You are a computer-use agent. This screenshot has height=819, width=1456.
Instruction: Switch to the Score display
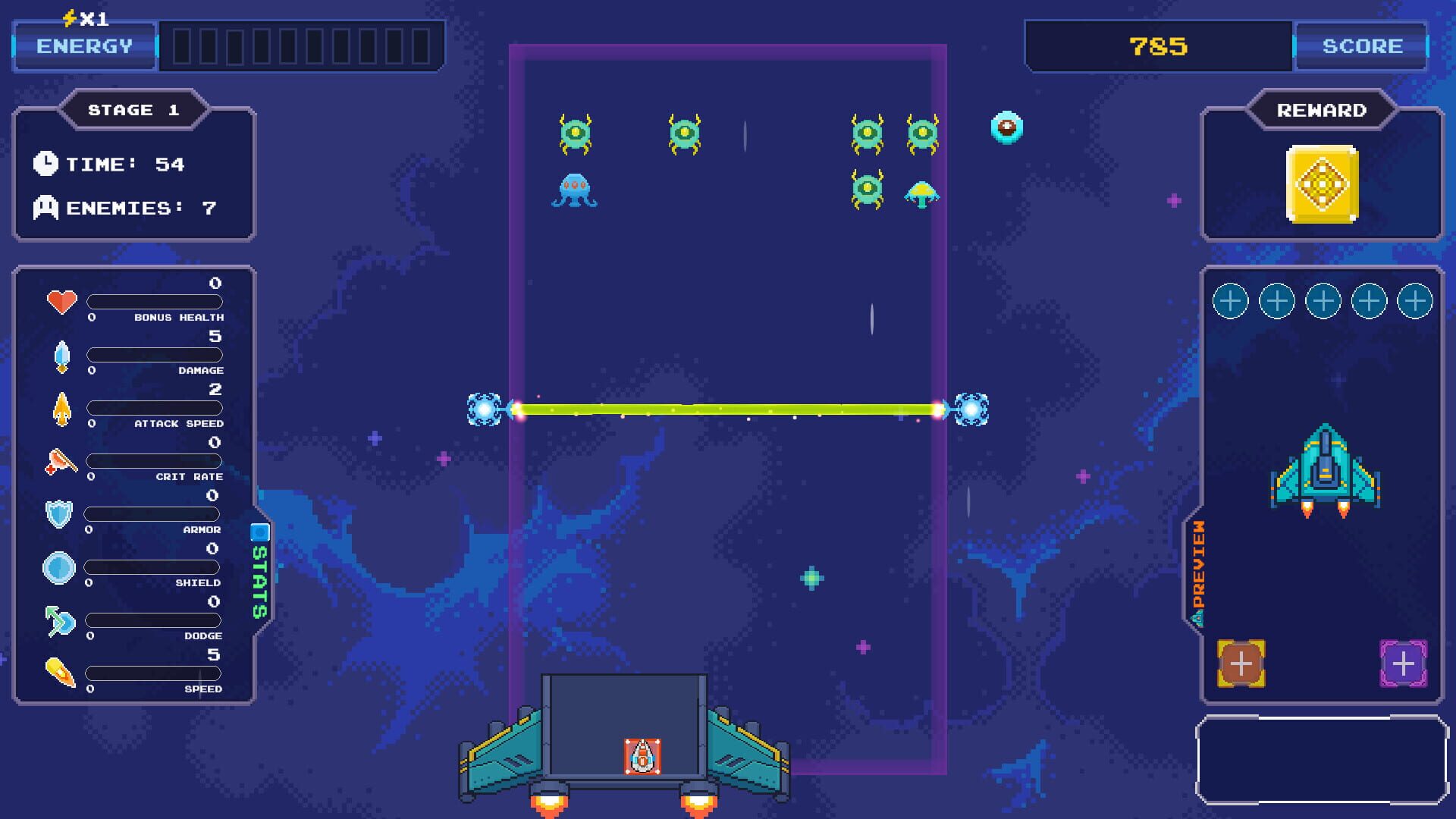(x=1360, y=45)
